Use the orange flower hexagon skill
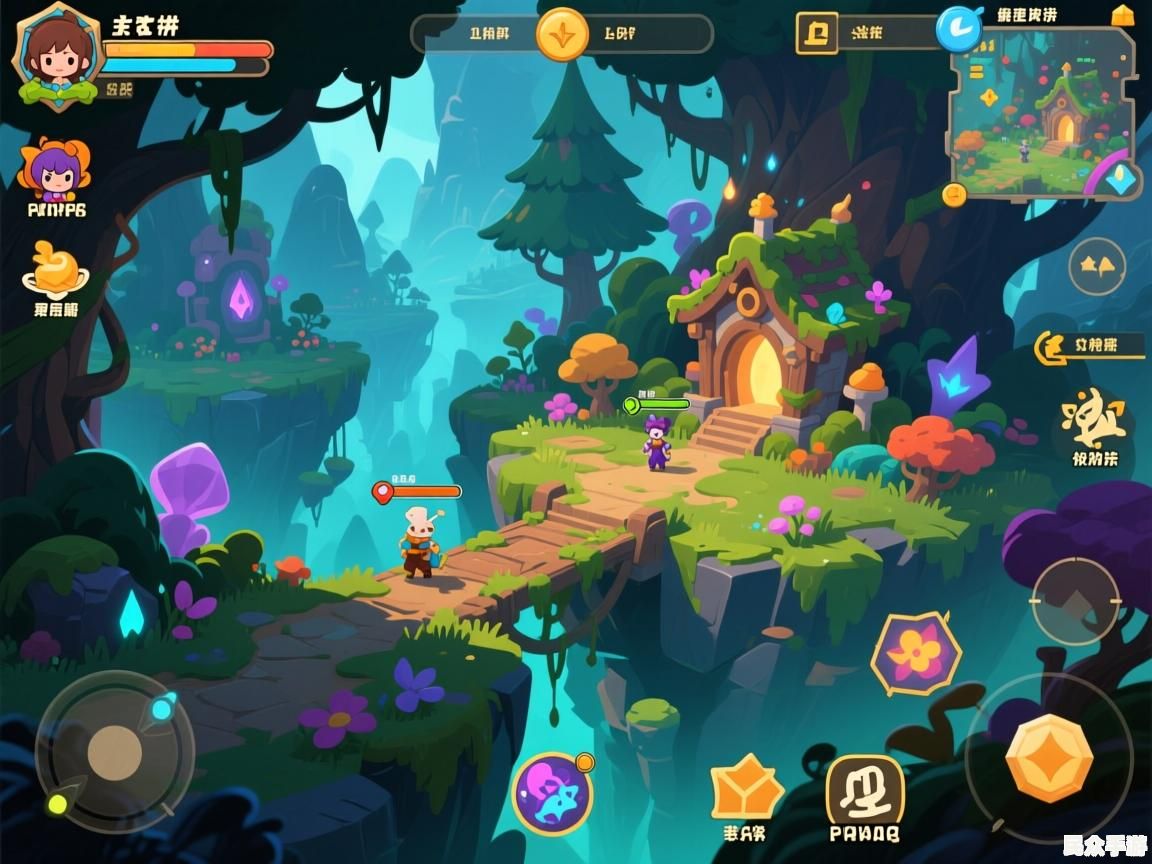The height and width of the screenshot is (864, 1152). click(x=915, y=653)
